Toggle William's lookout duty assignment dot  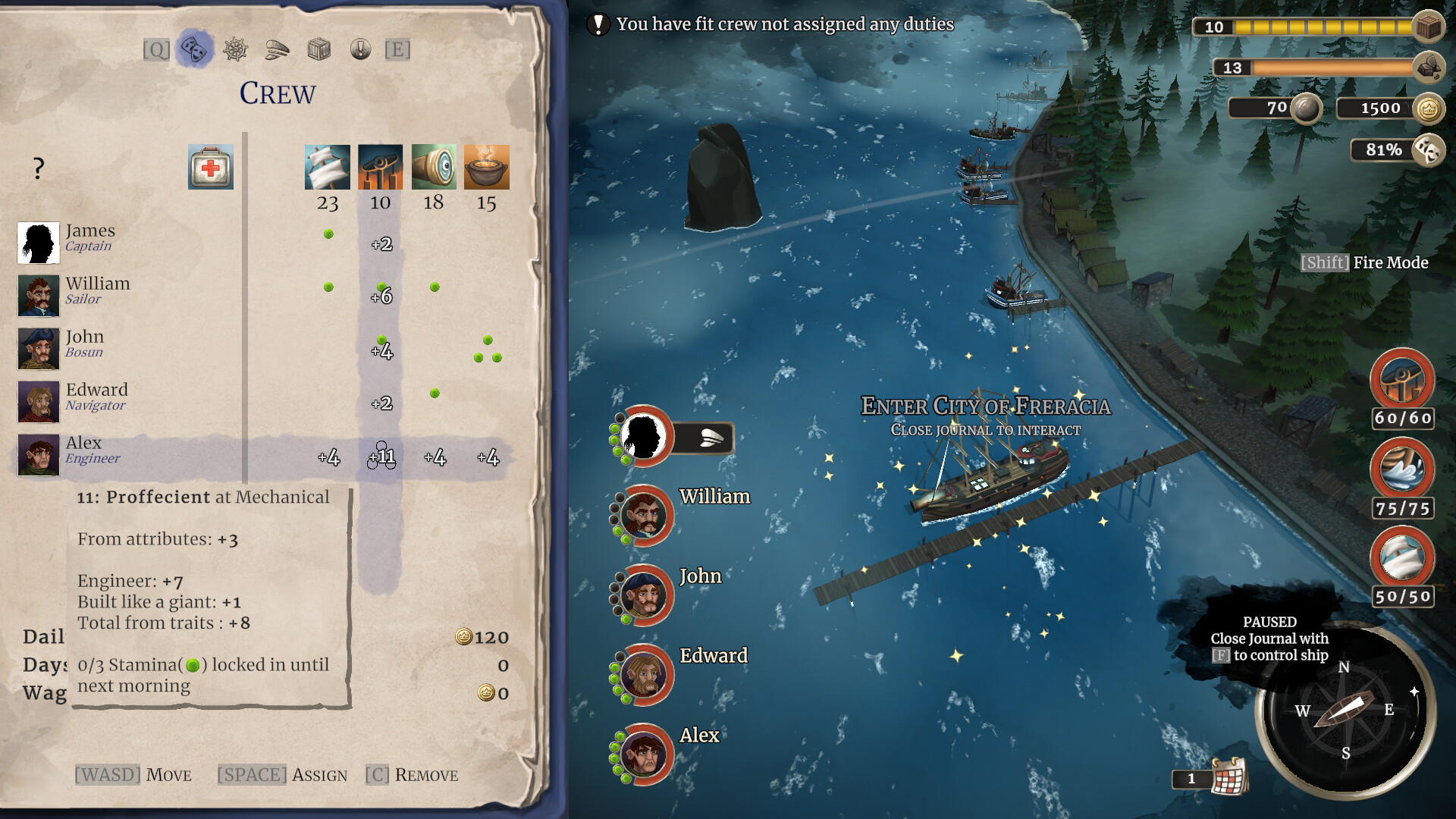[434, 287]
